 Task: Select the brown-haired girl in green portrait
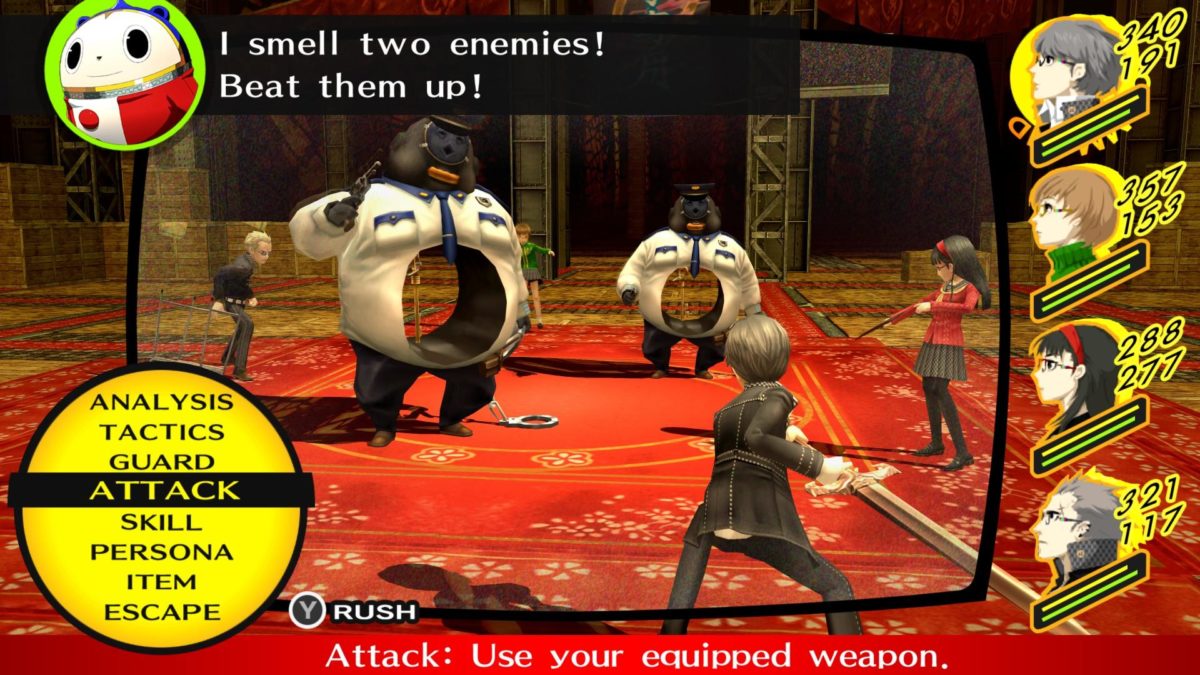(x=1076, y=226)
